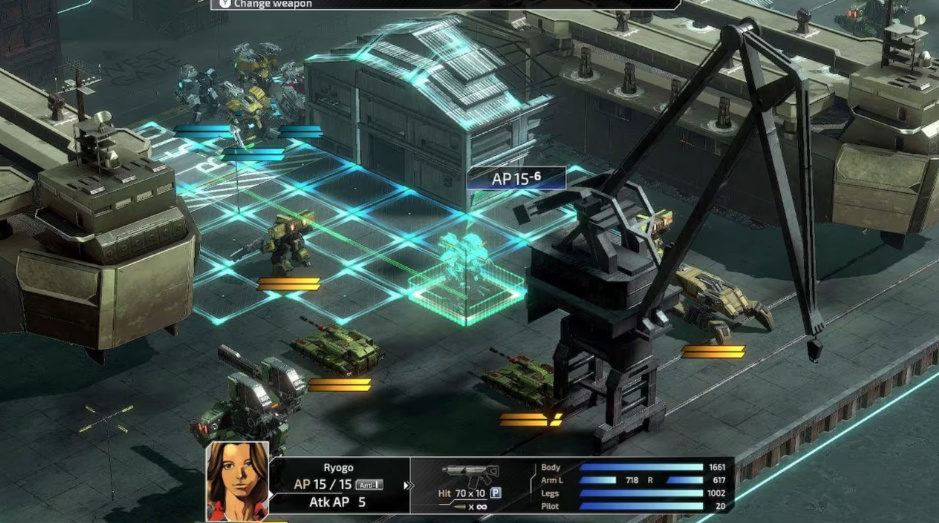This screenshot has height=523, width=939.
Task: Click the double-arrow beside Ryogo's AP panel
Action: (407, 486)
